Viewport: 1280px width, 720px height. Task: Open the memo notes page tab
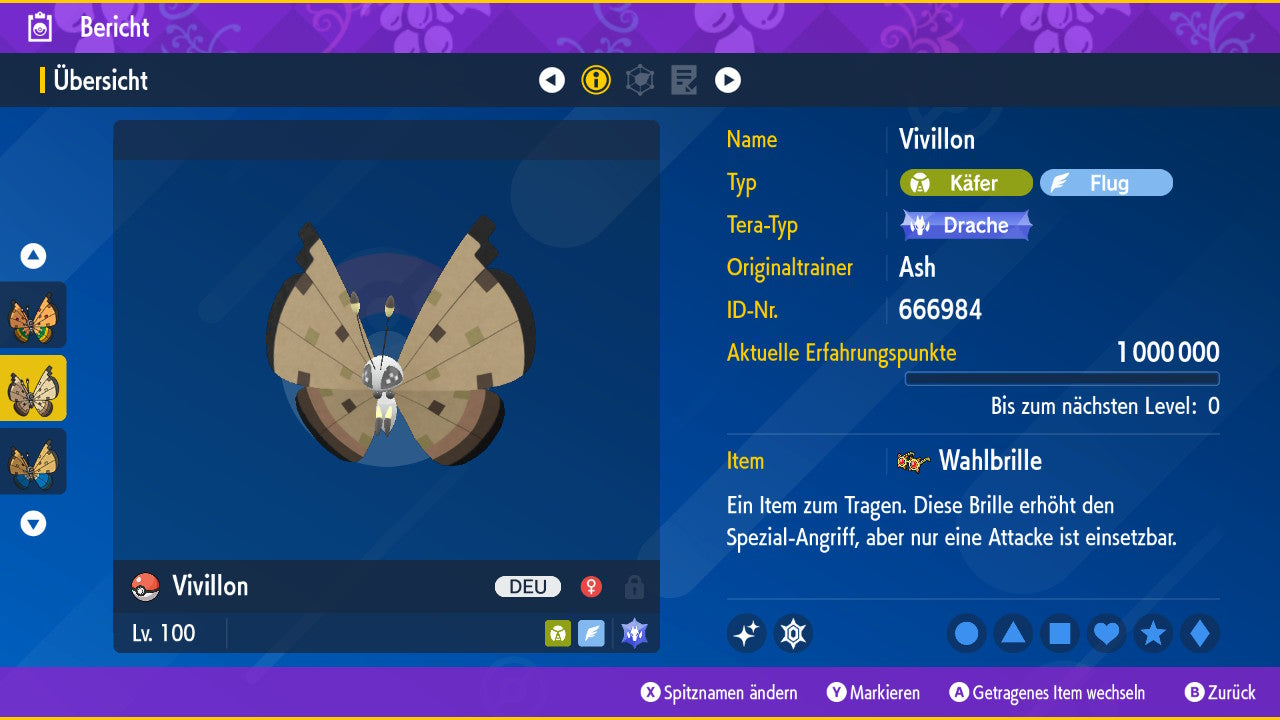[x=684, y=80]
